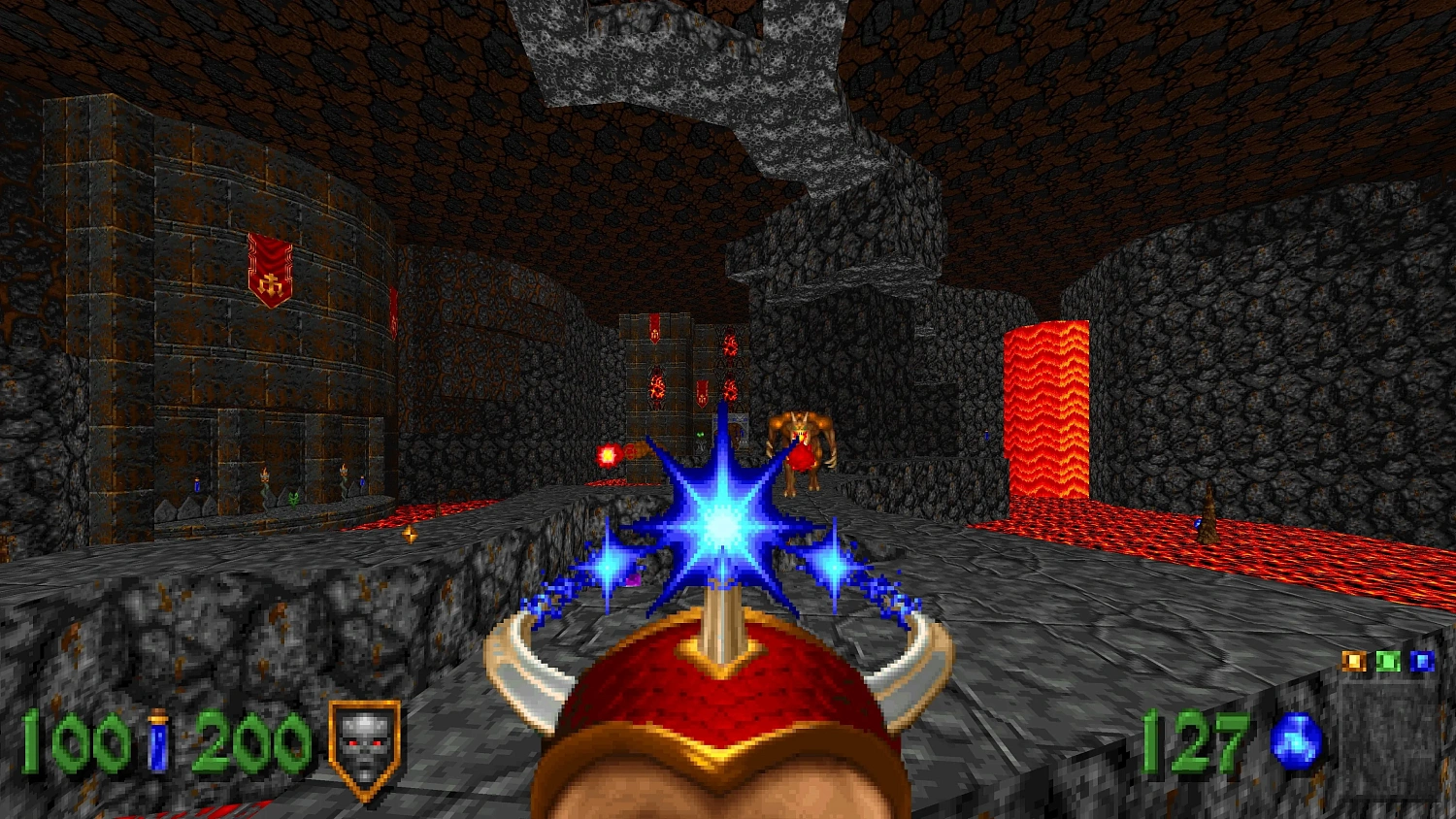This screenshot has height=819, width=1456.
Task: Toggle the red wall banner with emblem
Action: coord(269,267)
